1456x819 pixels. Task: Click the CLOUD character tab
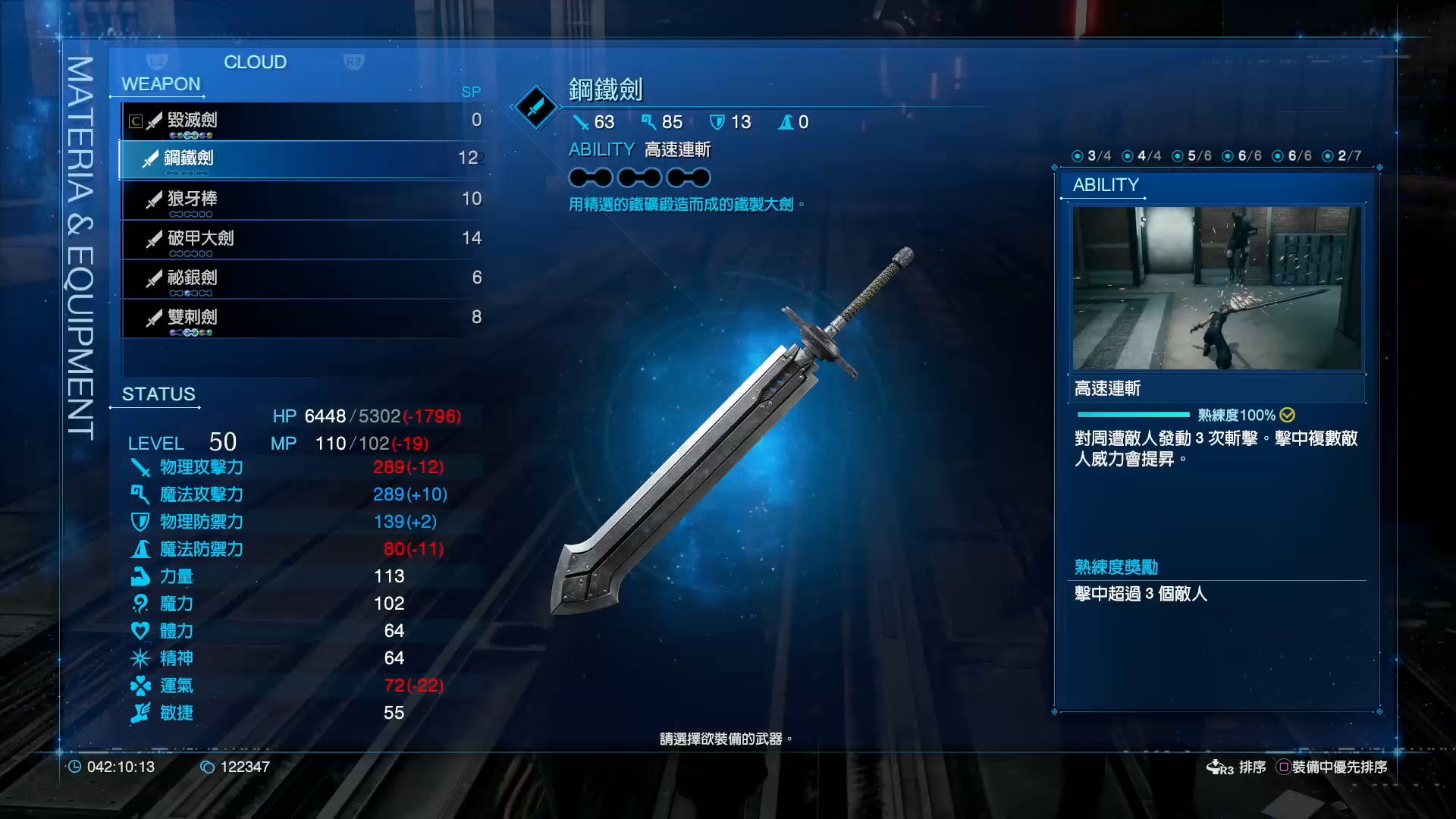pyautogui.click(x=255, y=62)
